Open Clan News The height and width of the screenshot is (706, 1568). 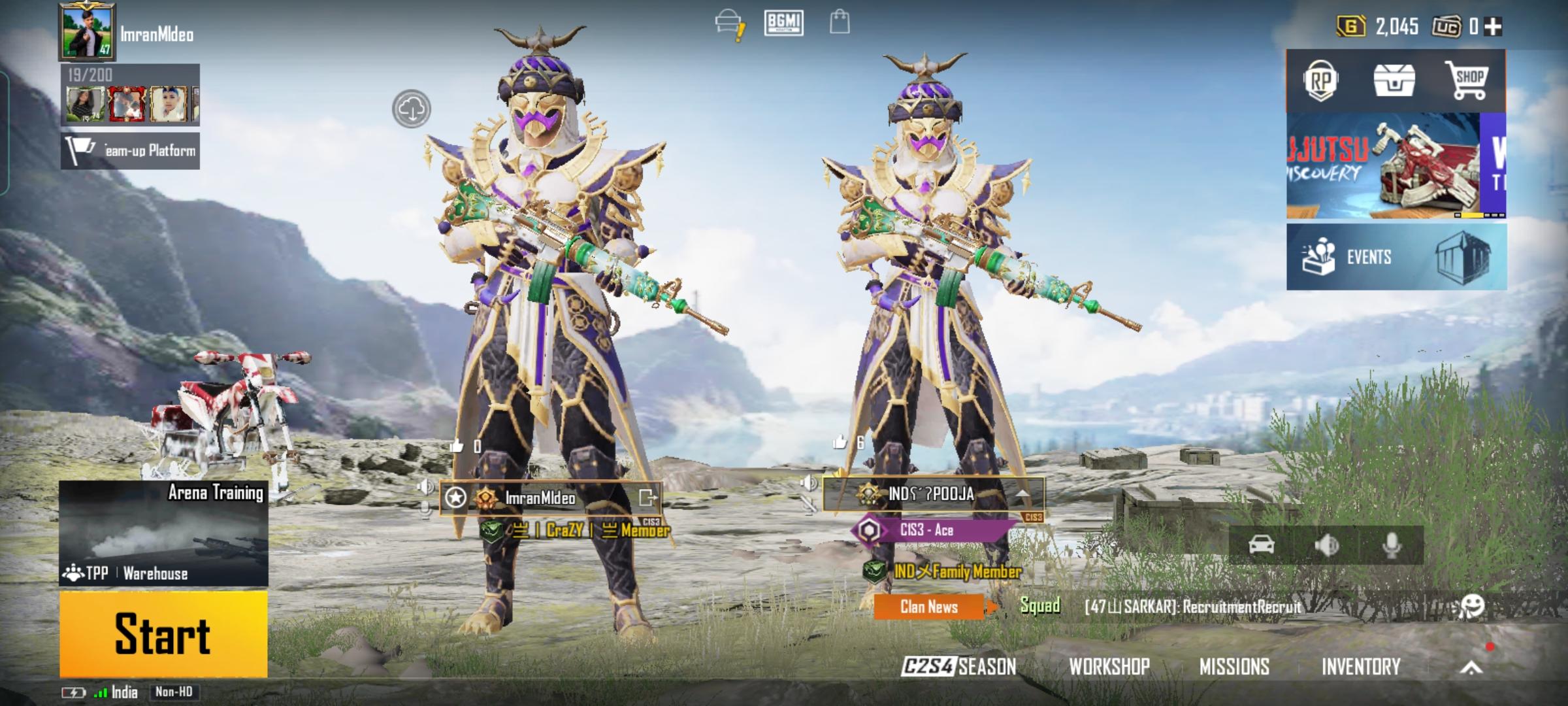coord(928,607)
